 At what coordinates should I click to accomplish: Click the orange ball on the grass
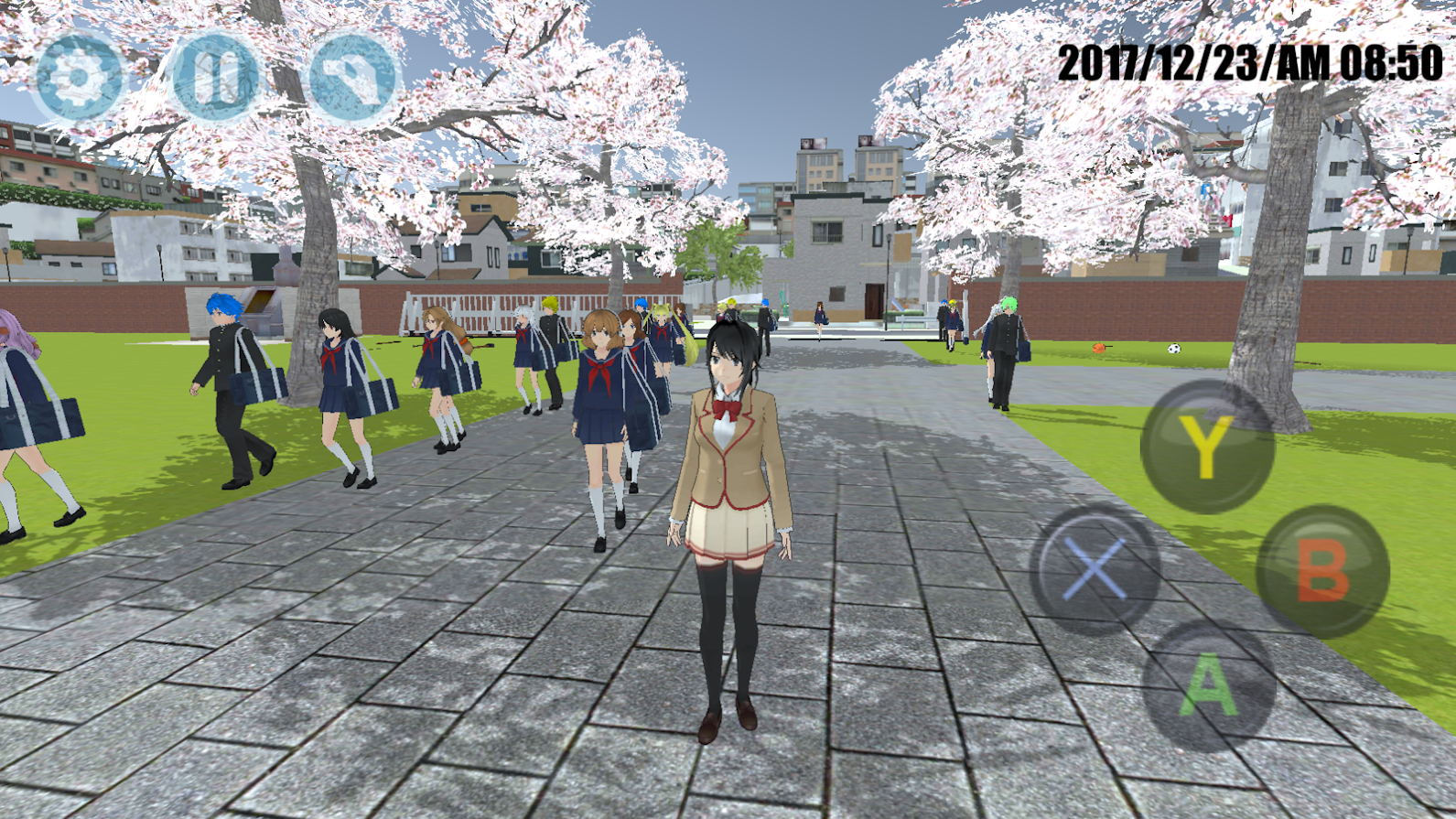1098,349
